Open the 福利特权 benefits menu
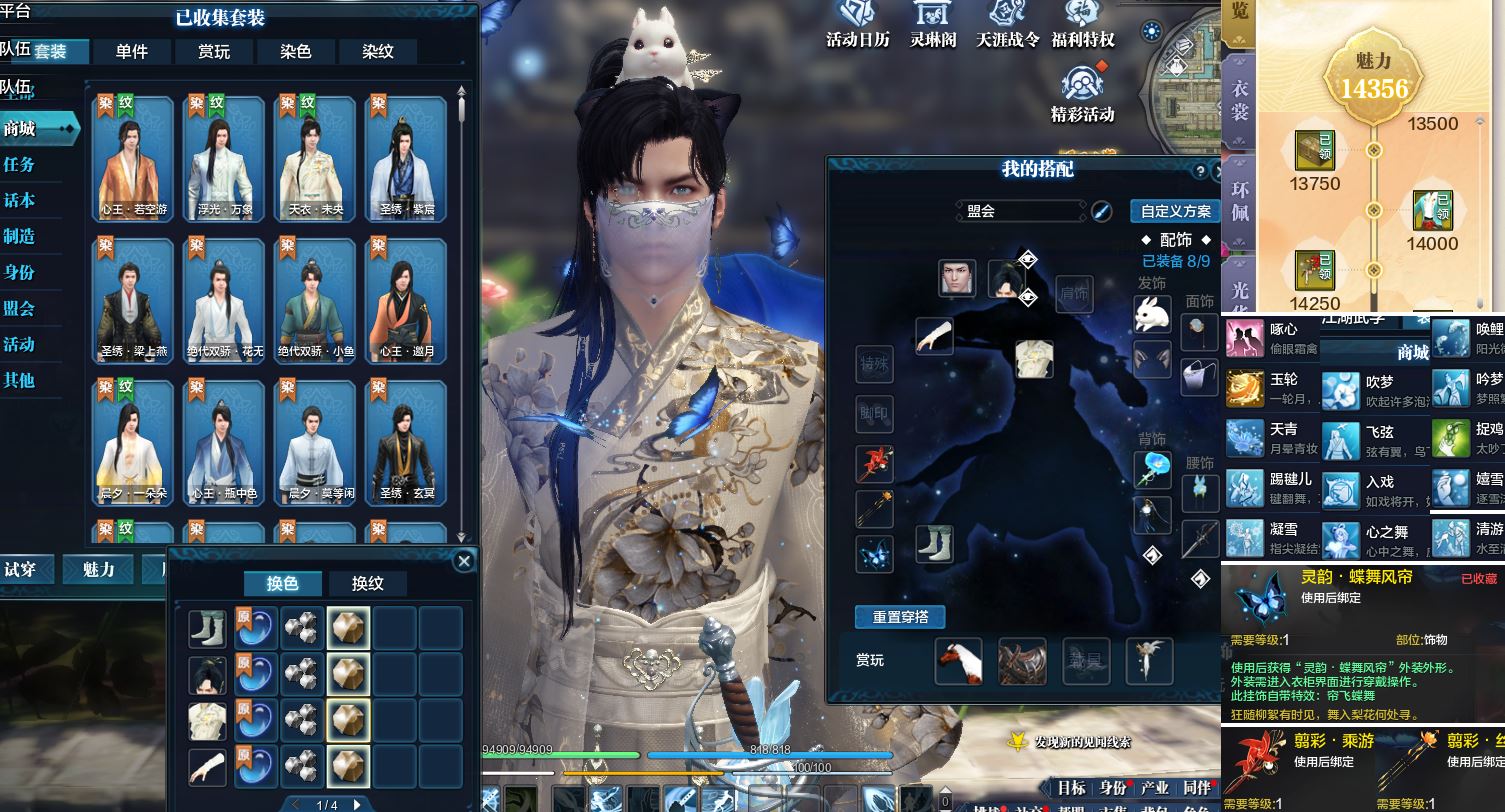This screenshot has height=812, width=1505. 1082,24
